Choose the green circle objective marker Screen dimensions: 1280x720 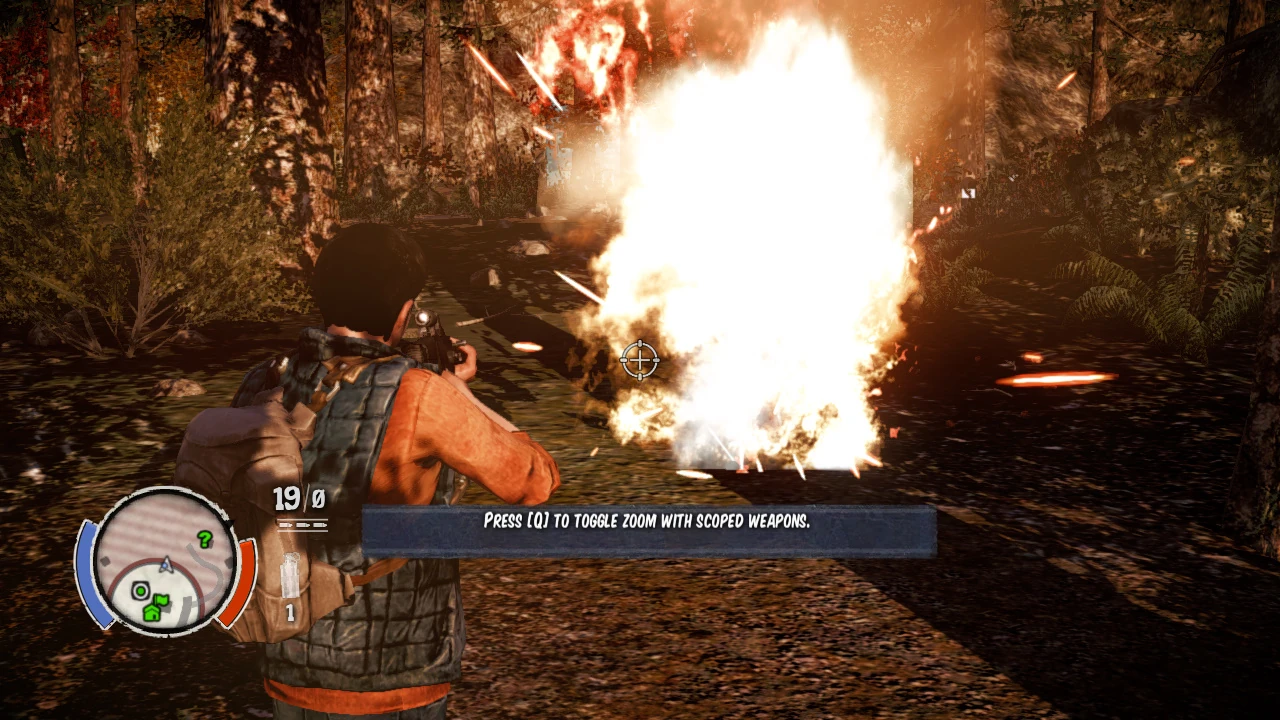pyautogui.click(x=141, y=591)
